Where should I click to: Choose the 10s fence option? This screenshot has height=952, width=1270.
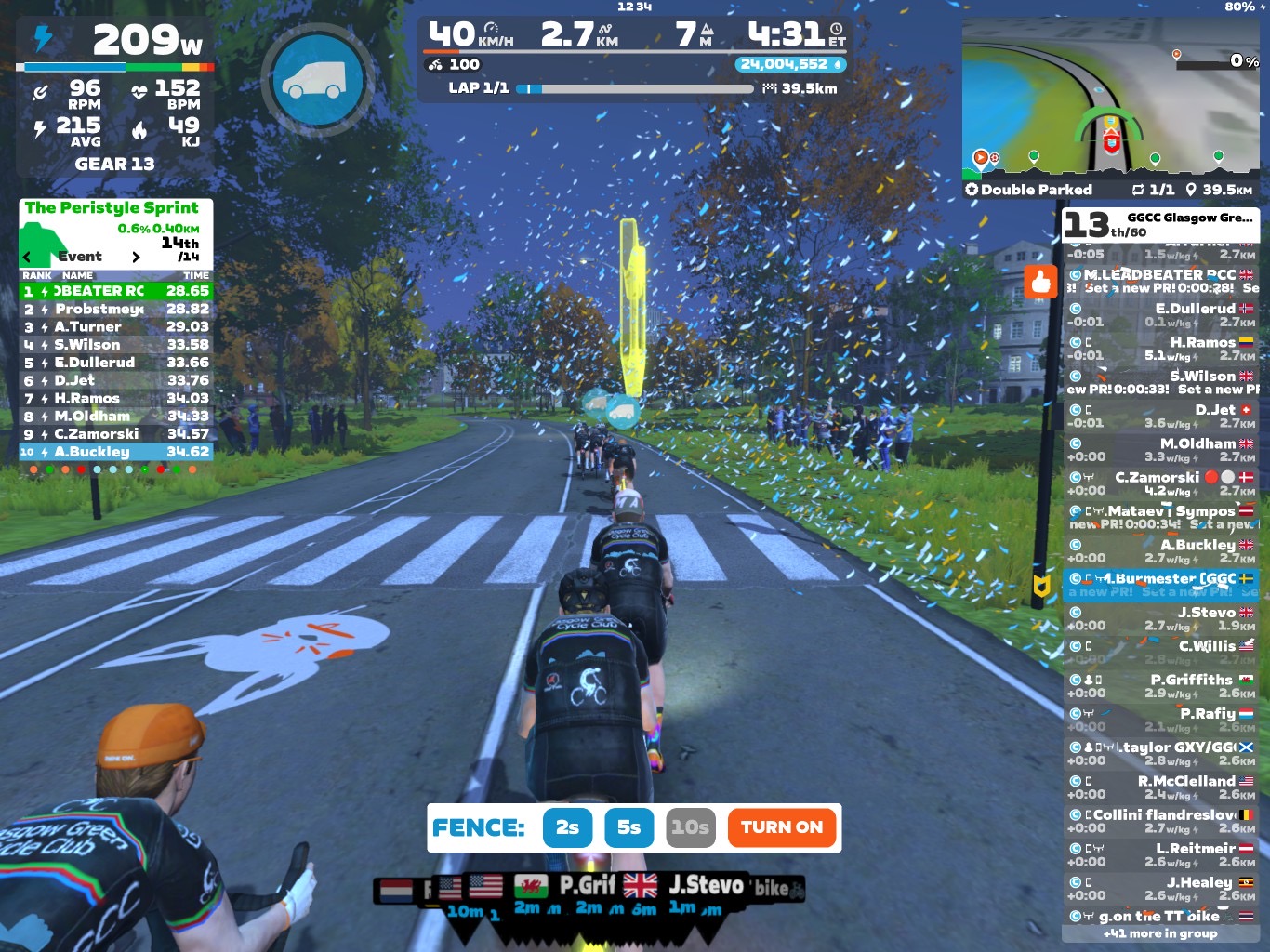pyautogui.click(x=690, y=827)
